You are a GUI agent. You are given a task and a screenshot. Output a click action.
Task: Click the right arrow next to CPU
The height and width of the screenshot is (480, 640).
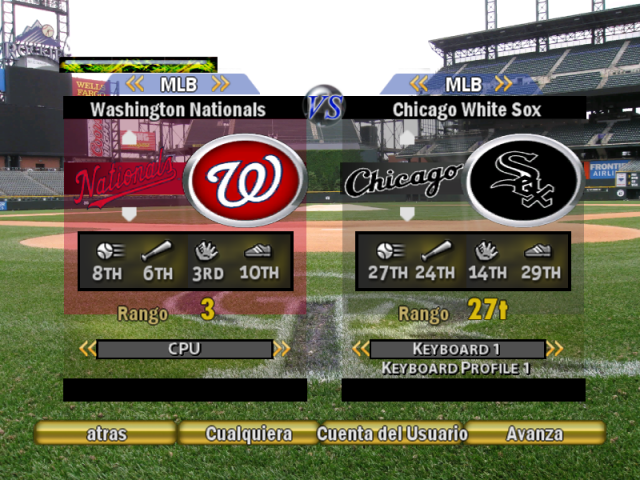282,349
